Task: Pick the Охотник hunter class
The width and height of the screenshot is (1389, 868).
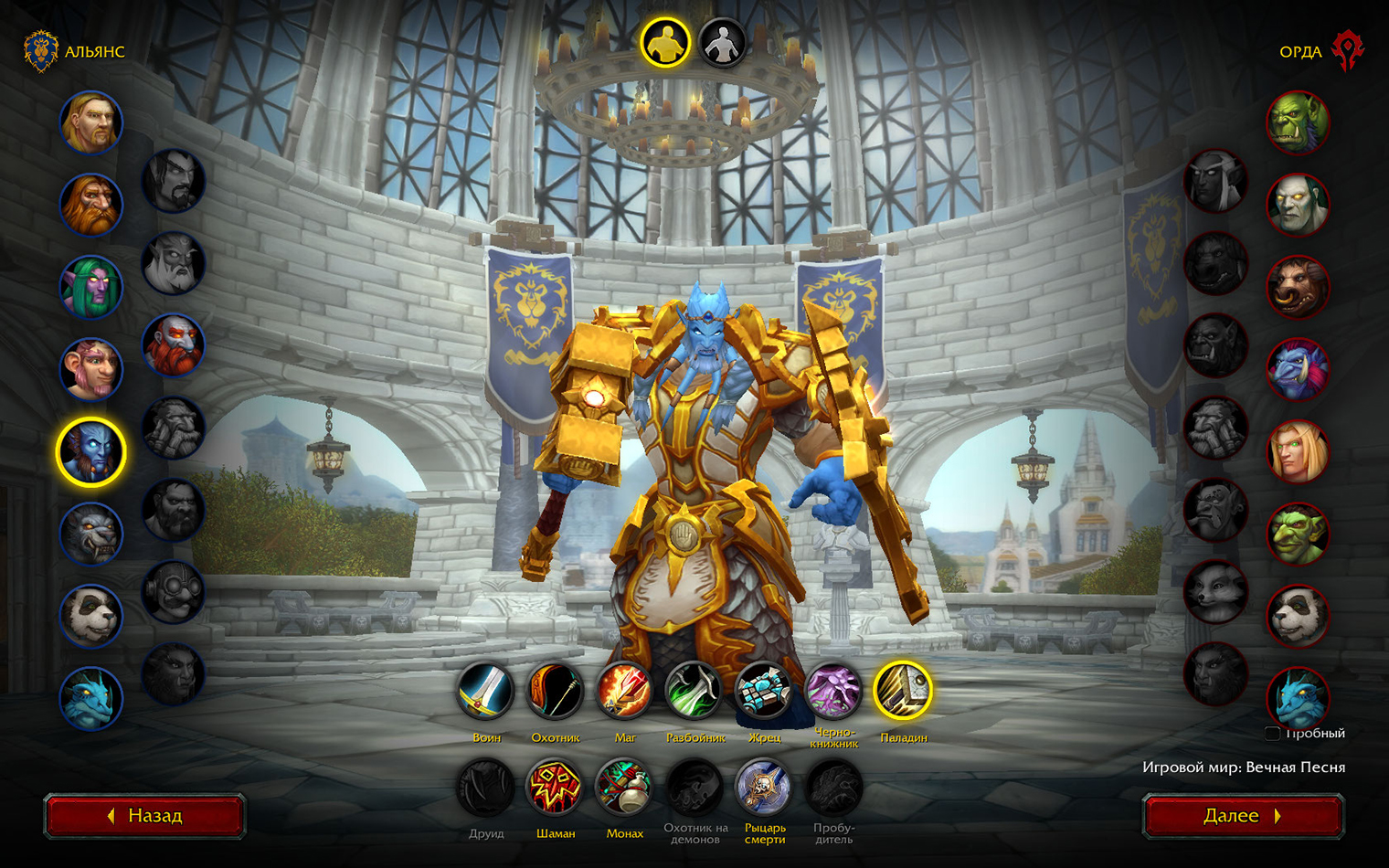Action: tap(556, 692)
